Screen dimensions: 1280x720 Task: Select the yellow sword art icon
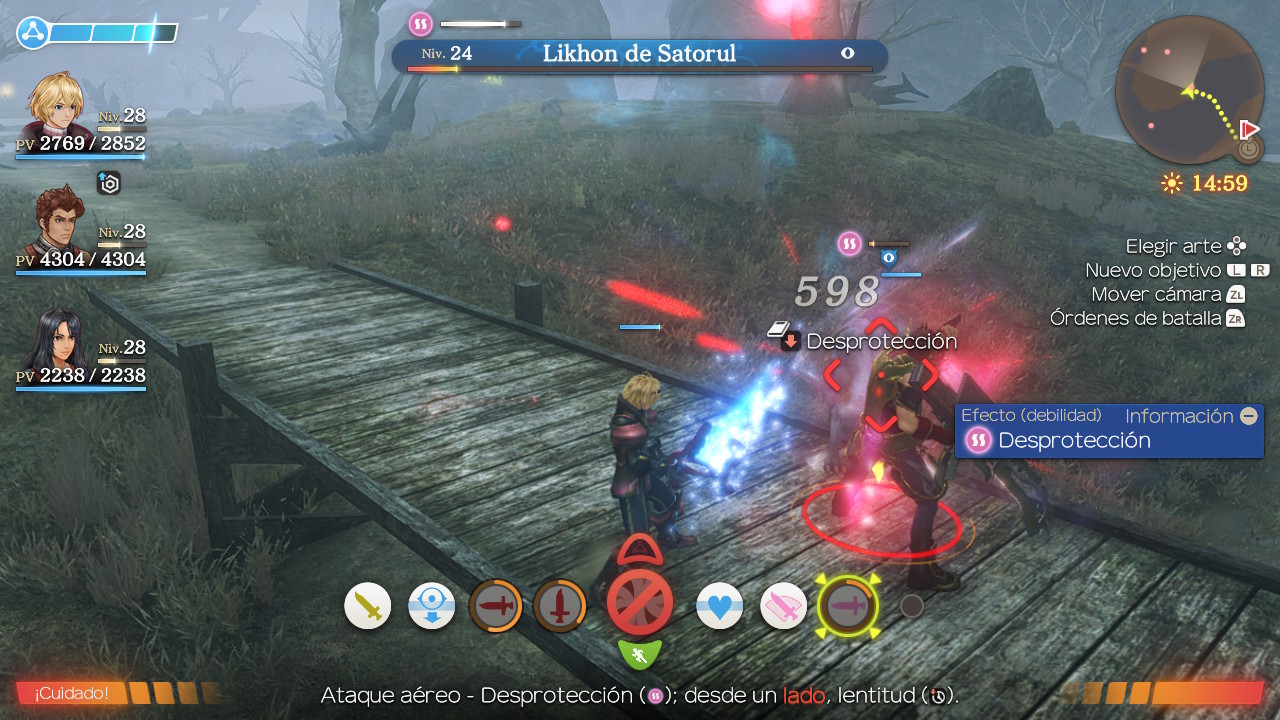[368, 606]
